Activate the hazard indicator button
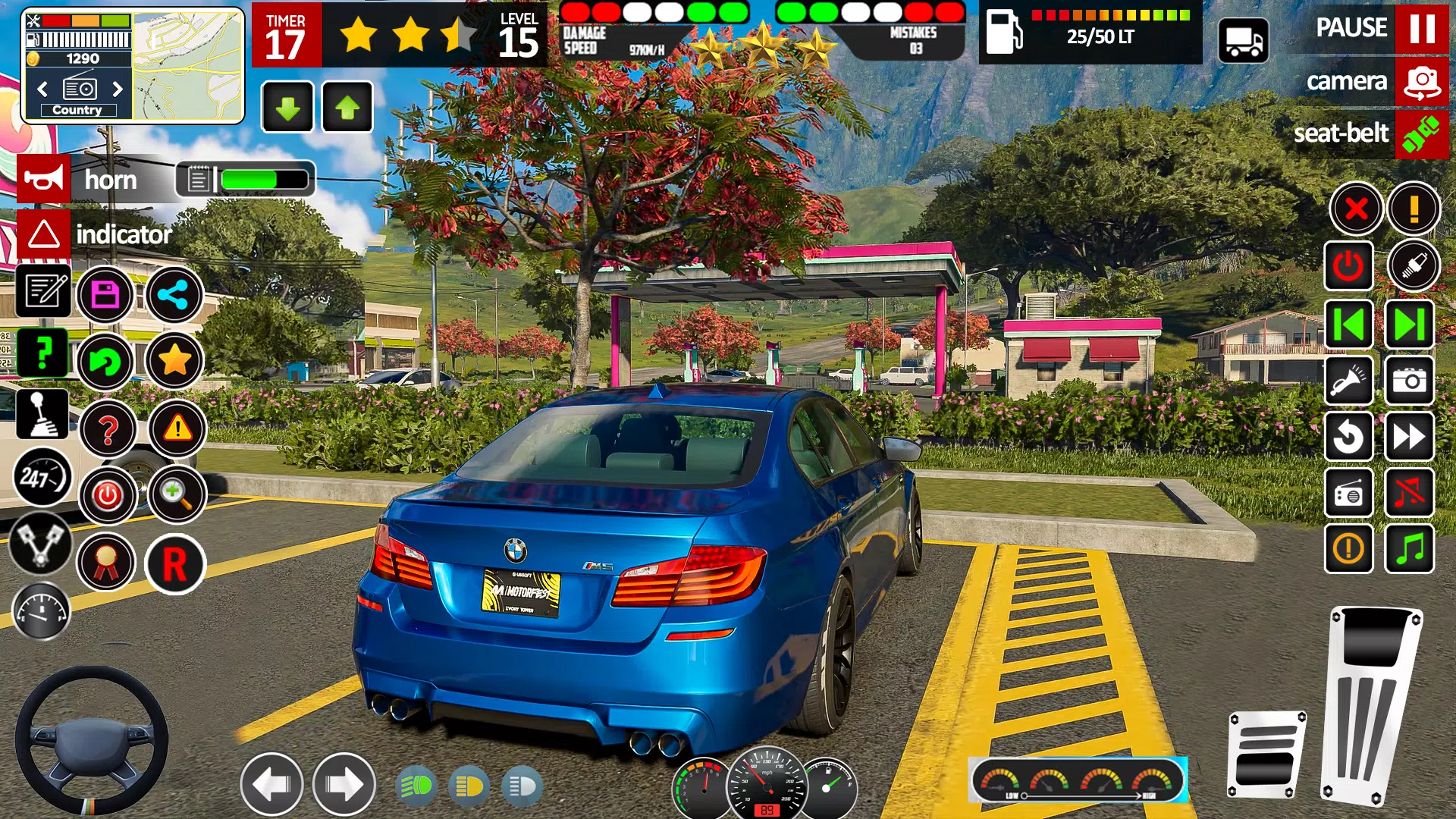Screen dimensions: 1456x819 pyautogui.click(x=44, y=234)
